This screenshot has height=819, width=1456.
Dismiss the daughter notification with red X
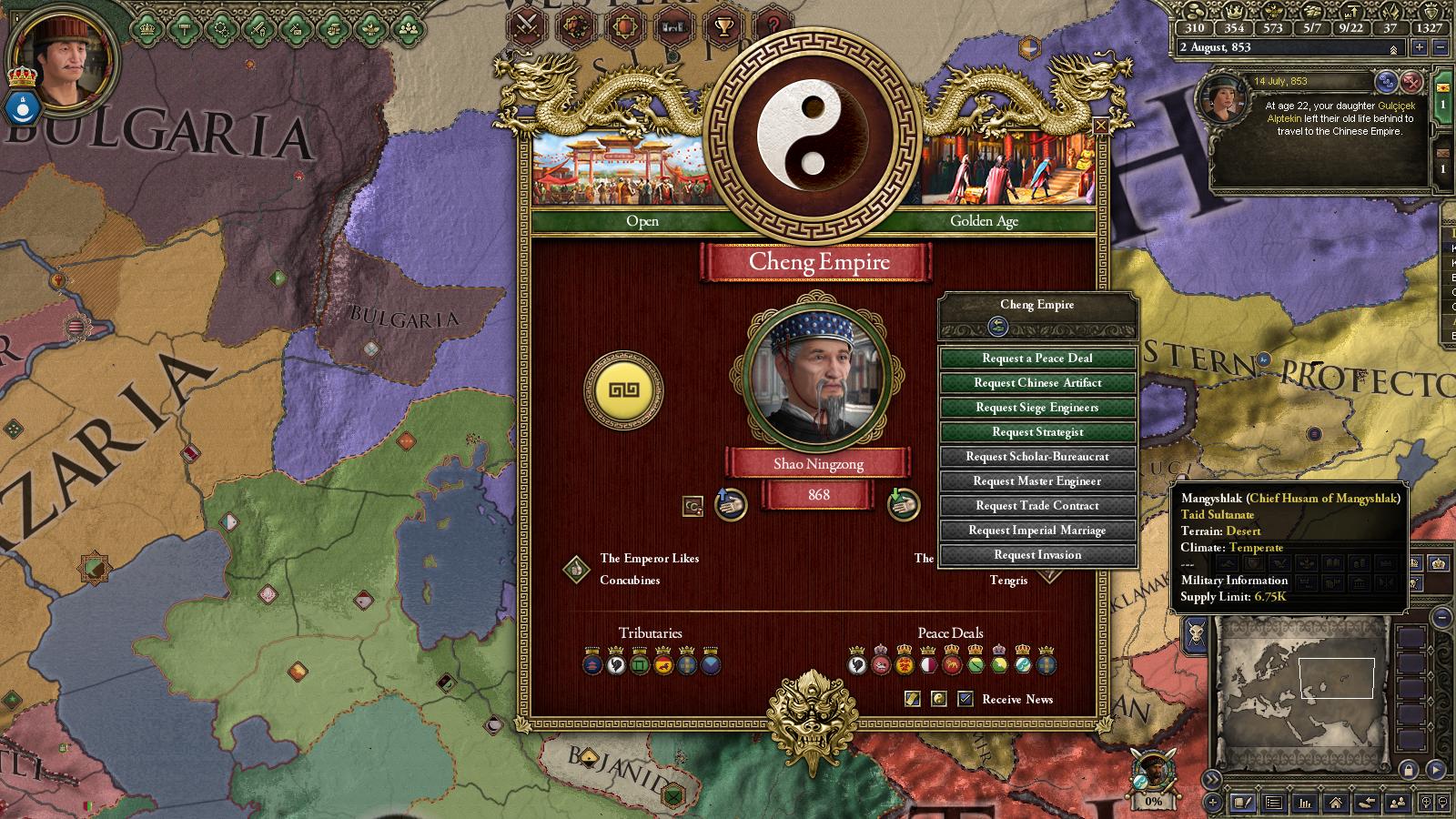point(1411,82)
